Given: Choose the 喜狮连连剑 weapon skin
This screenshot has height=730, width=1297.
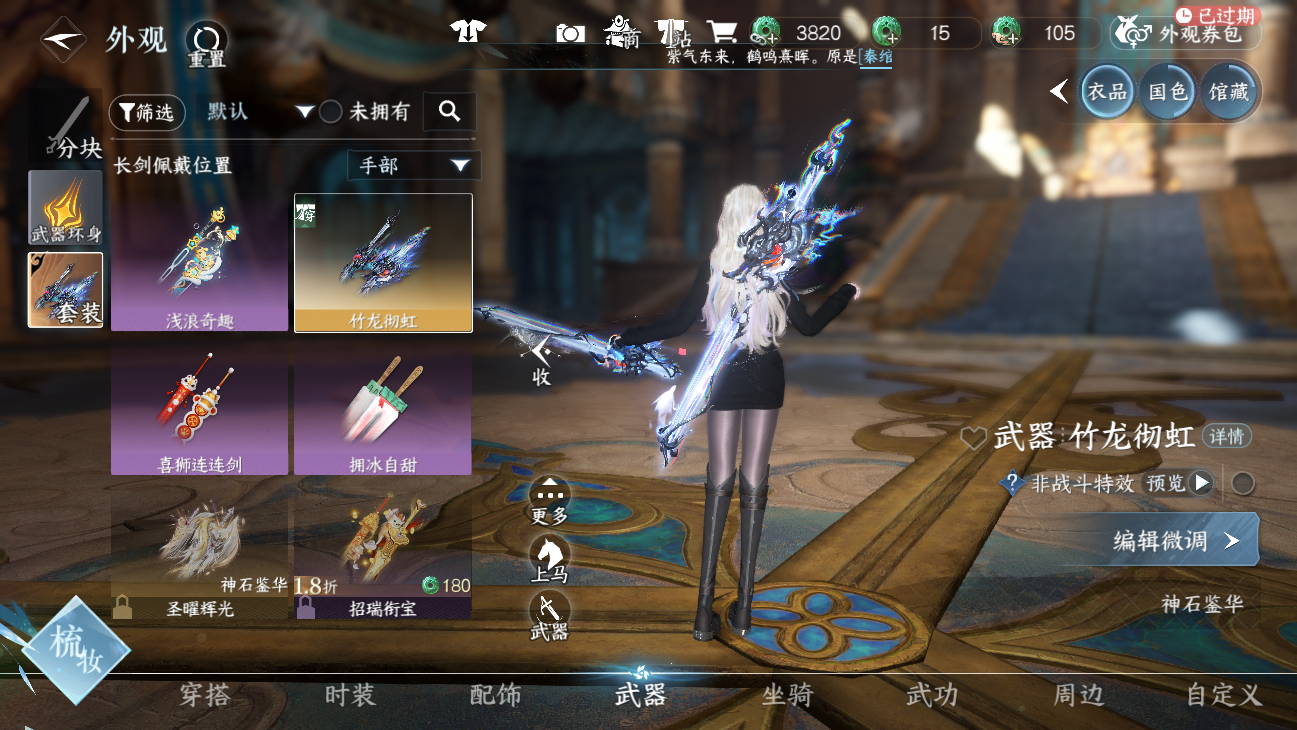Looking at the screenshot, I should [x=200, y=410].
